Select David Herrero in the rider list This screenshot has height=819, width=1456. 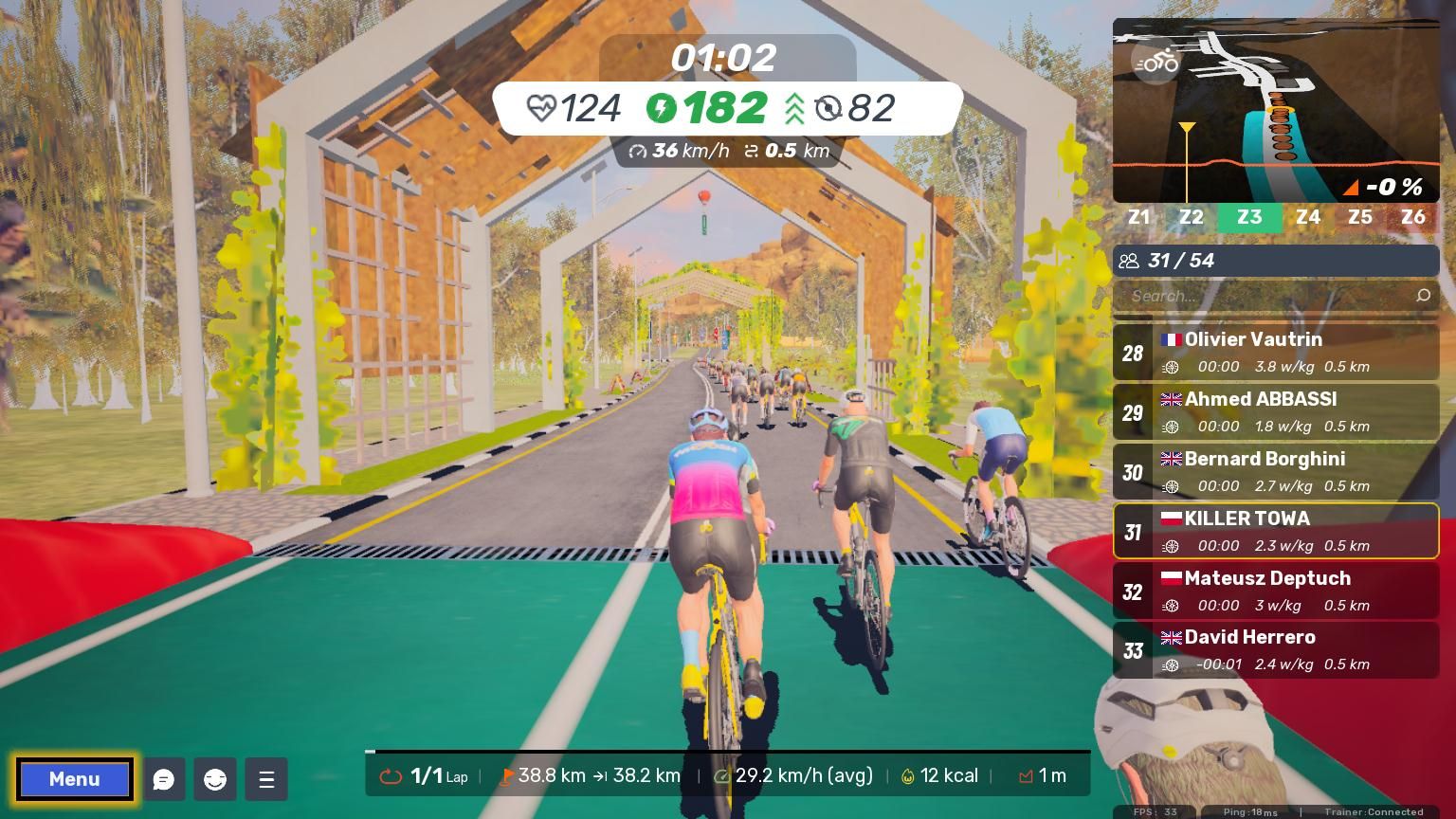1276,650
